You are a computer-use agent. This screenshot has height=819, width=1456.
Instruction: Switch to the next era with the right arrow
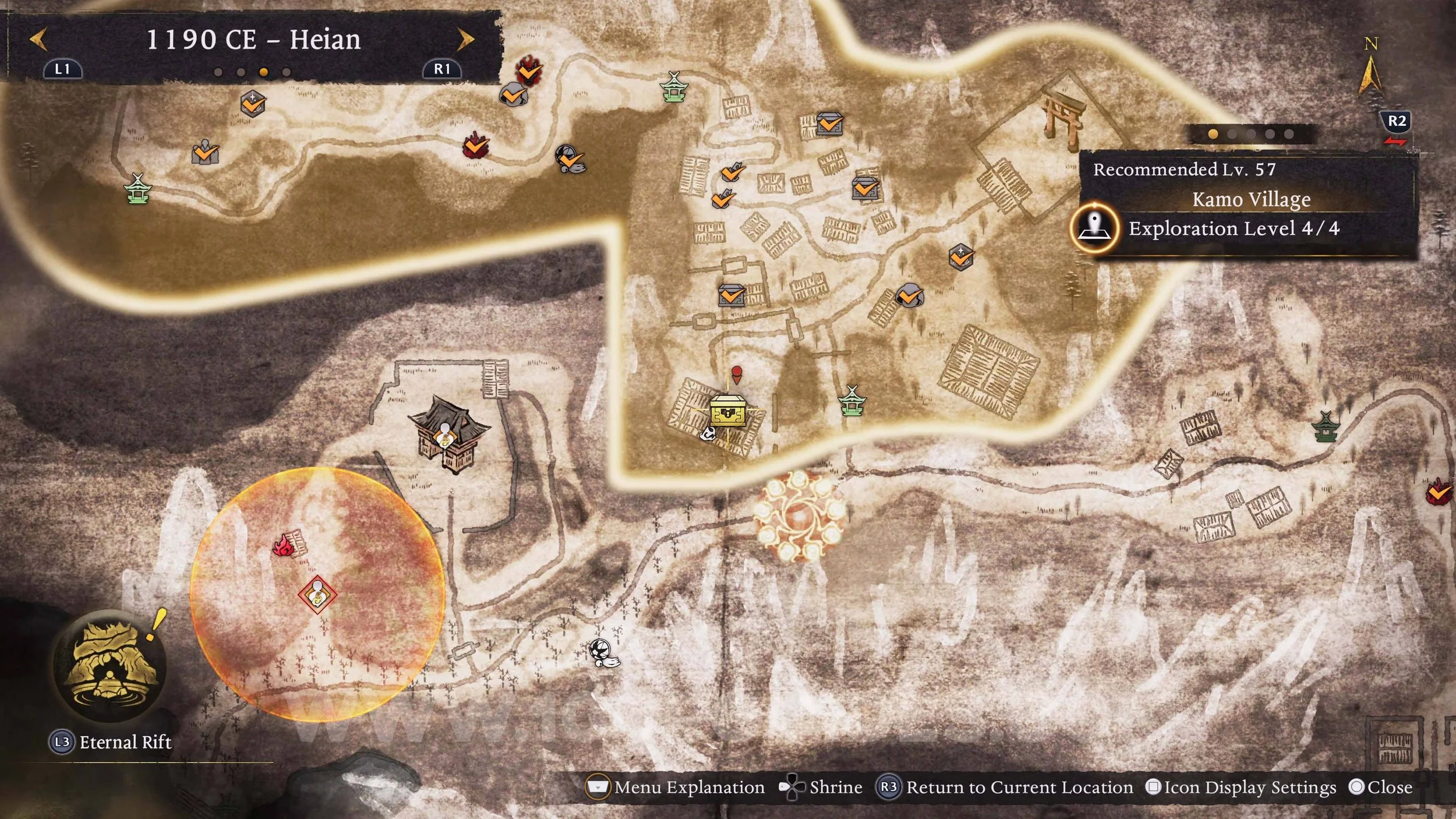465,40
